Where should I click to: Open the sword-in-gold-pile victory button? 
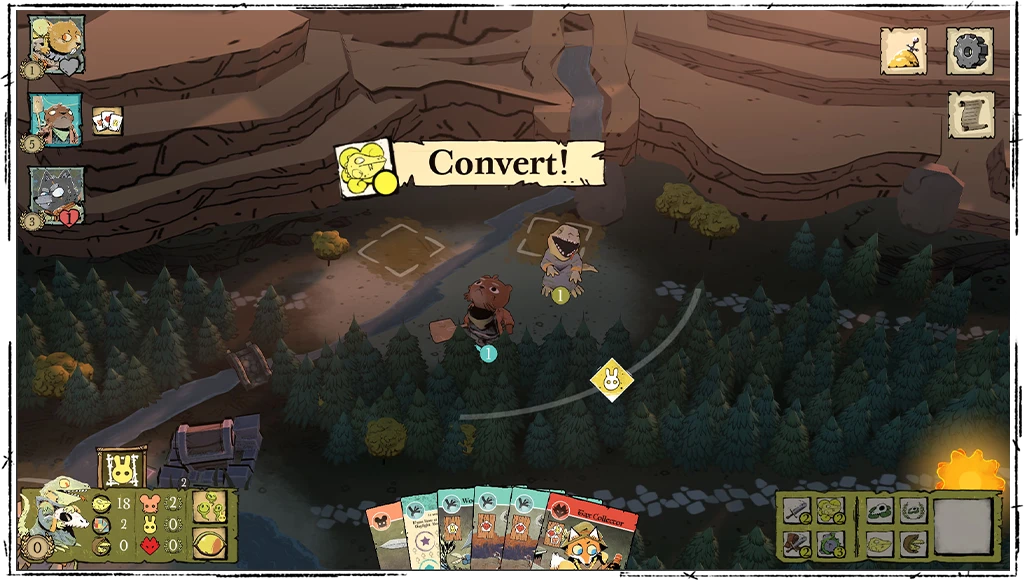pyautogui.click(x=903, y=50)
